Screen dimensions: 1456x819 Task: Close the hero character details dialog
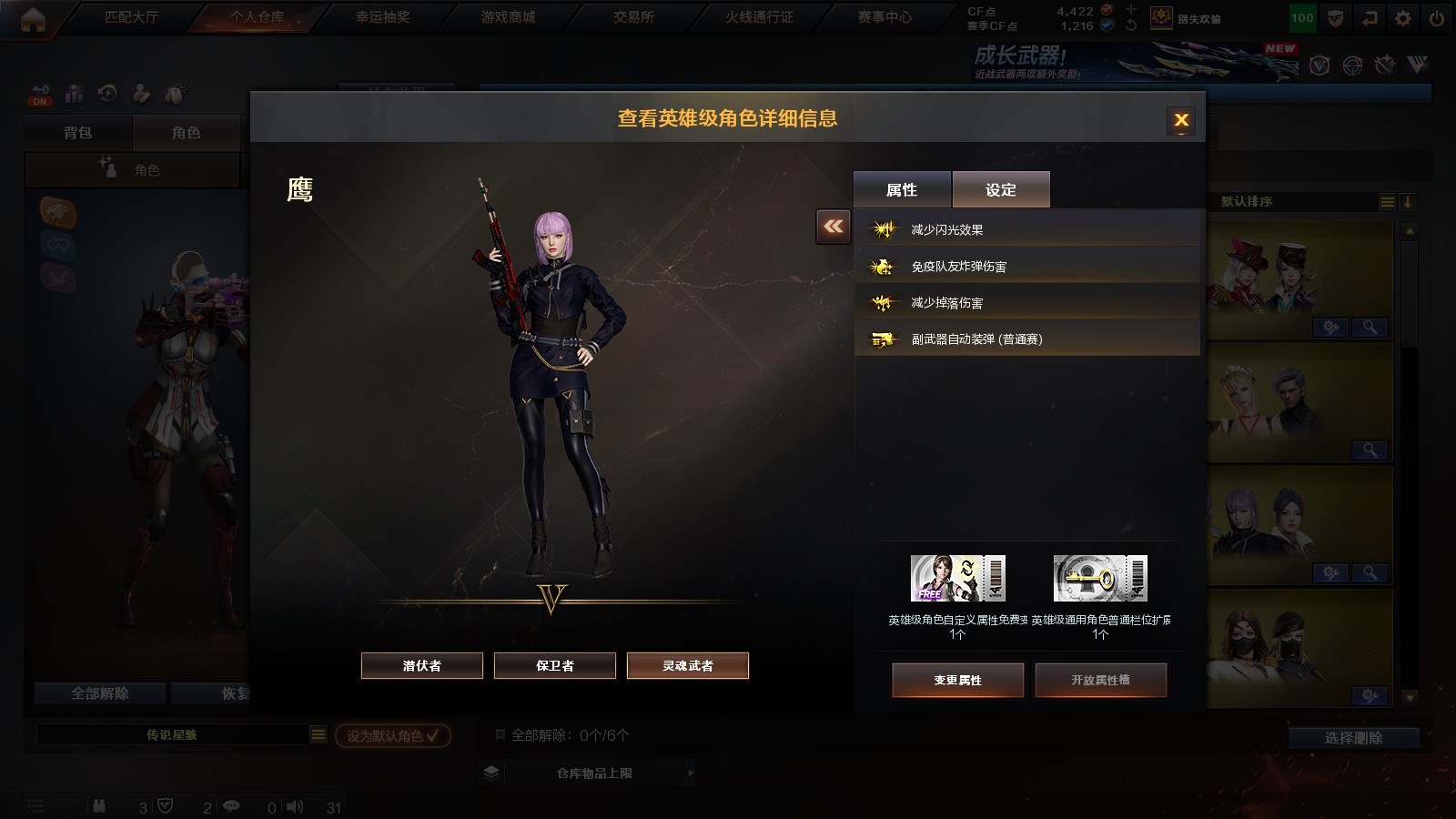pos(1181,120)
